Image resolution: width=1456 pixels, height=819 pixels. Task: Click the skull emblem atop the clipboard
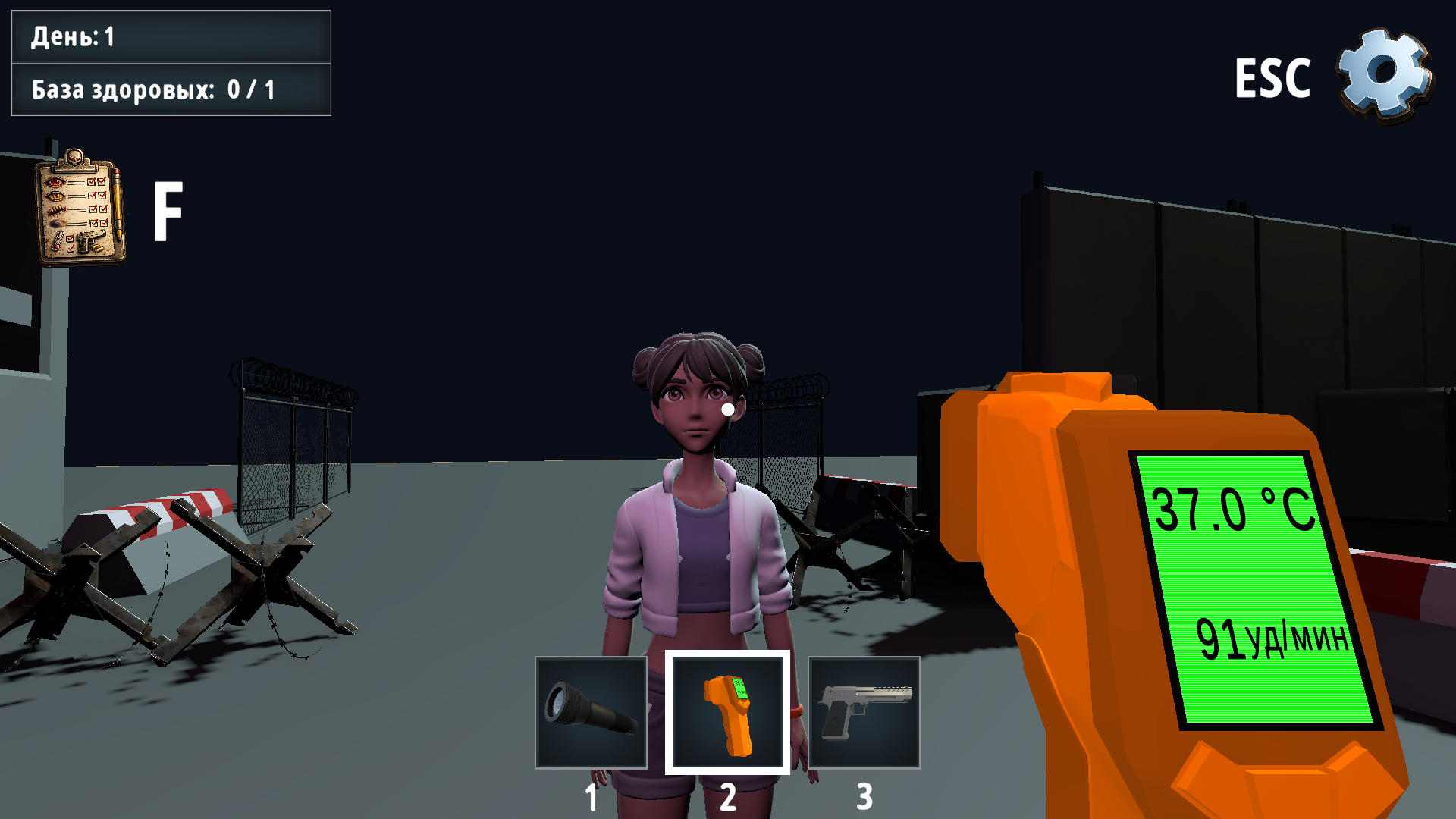tap(74, 157)
